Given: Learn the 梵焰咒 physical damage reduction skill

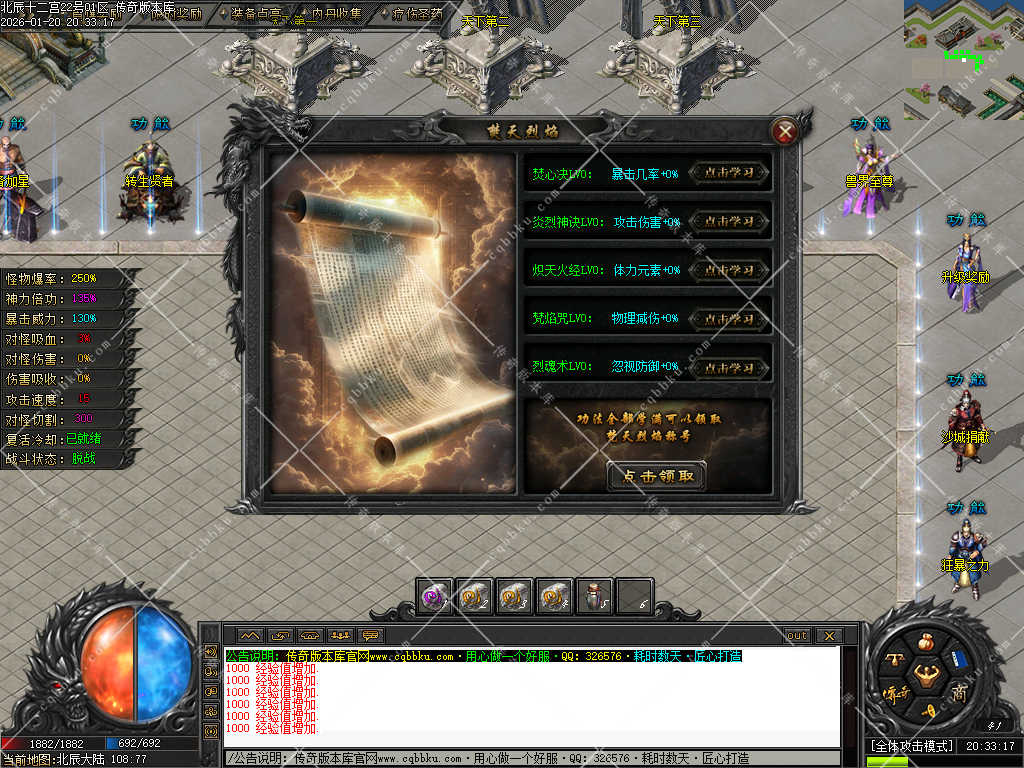Looking at the screenshot, I should (x=729, y=318).
